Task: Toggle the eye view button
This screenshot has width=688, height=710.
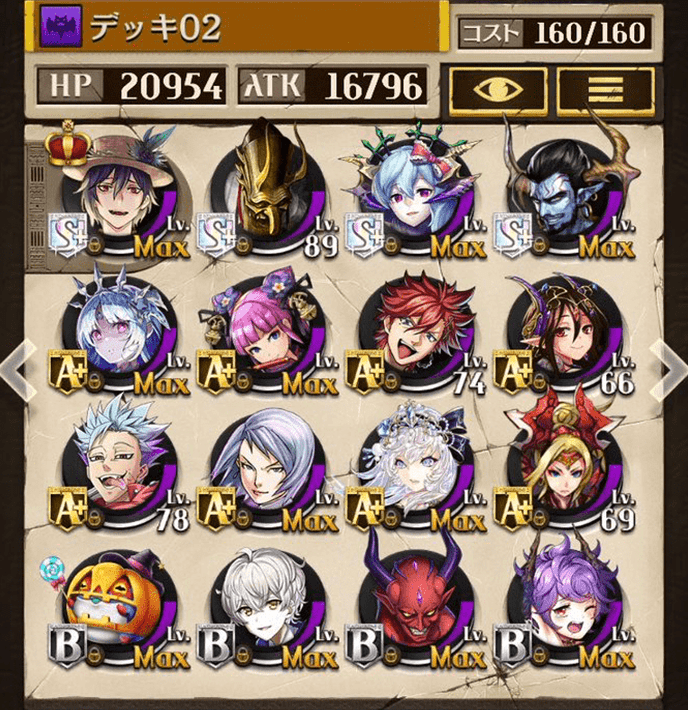Action: point(497,88)
